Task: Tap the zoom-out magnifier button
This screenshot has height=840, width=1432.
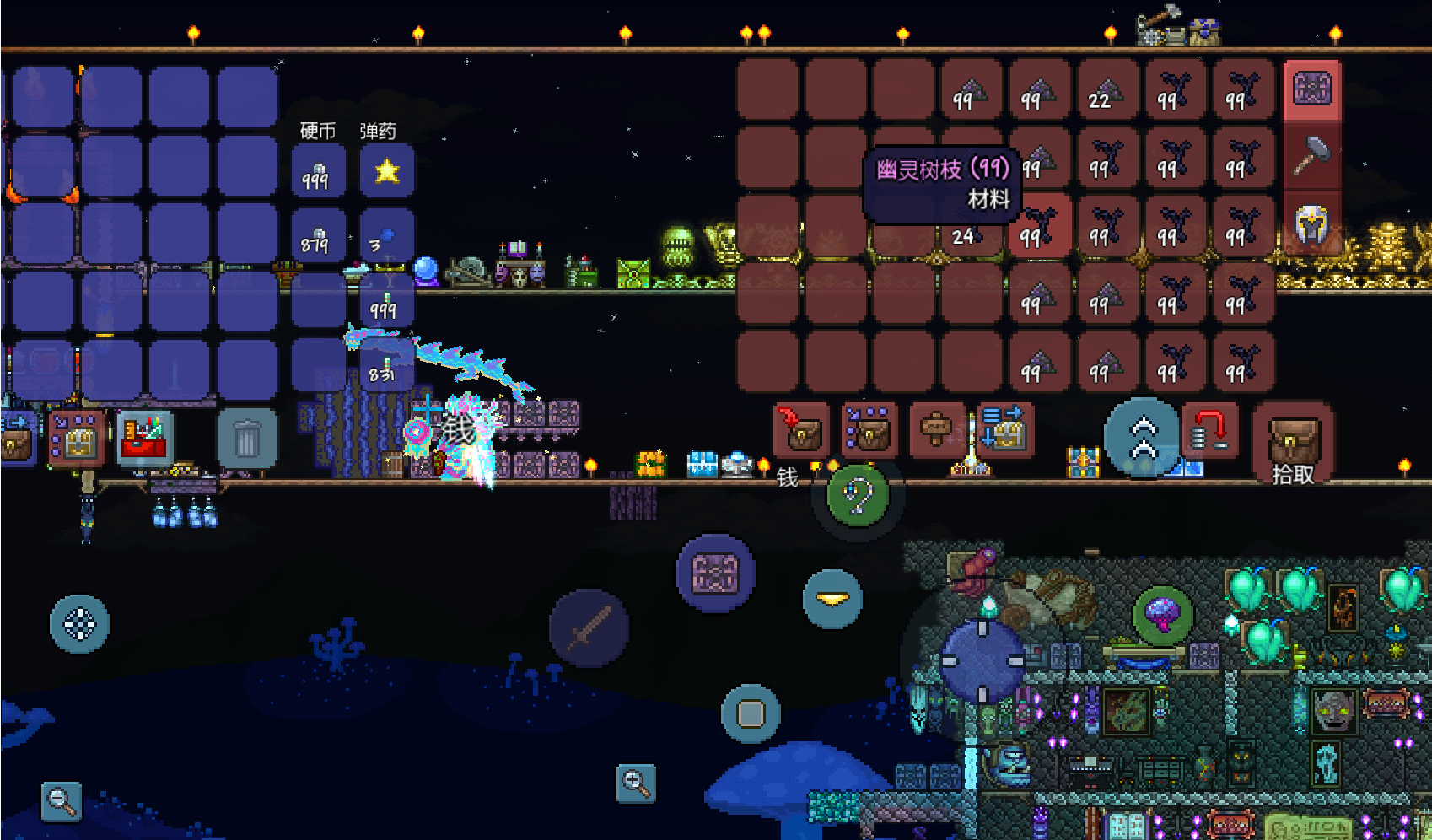Action: point(62,800)
